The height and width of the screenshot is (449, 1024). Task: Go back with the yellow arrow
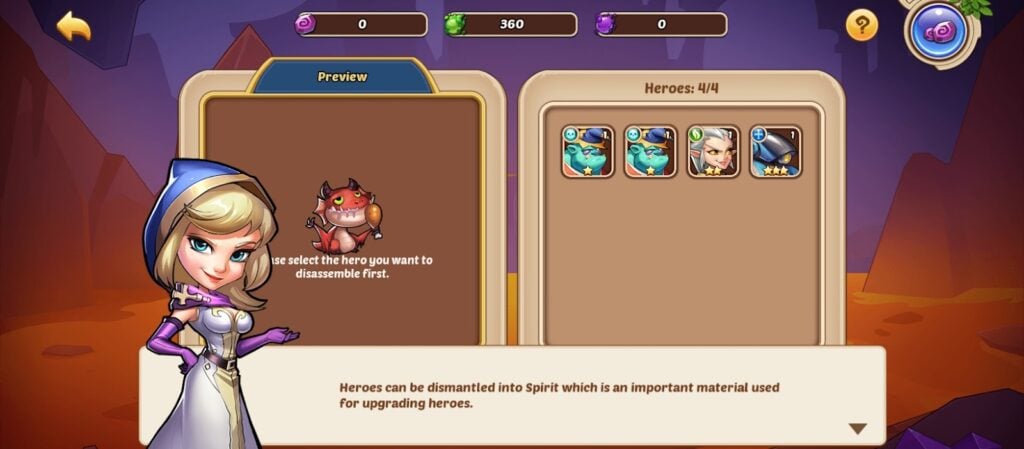pos(73,26)
